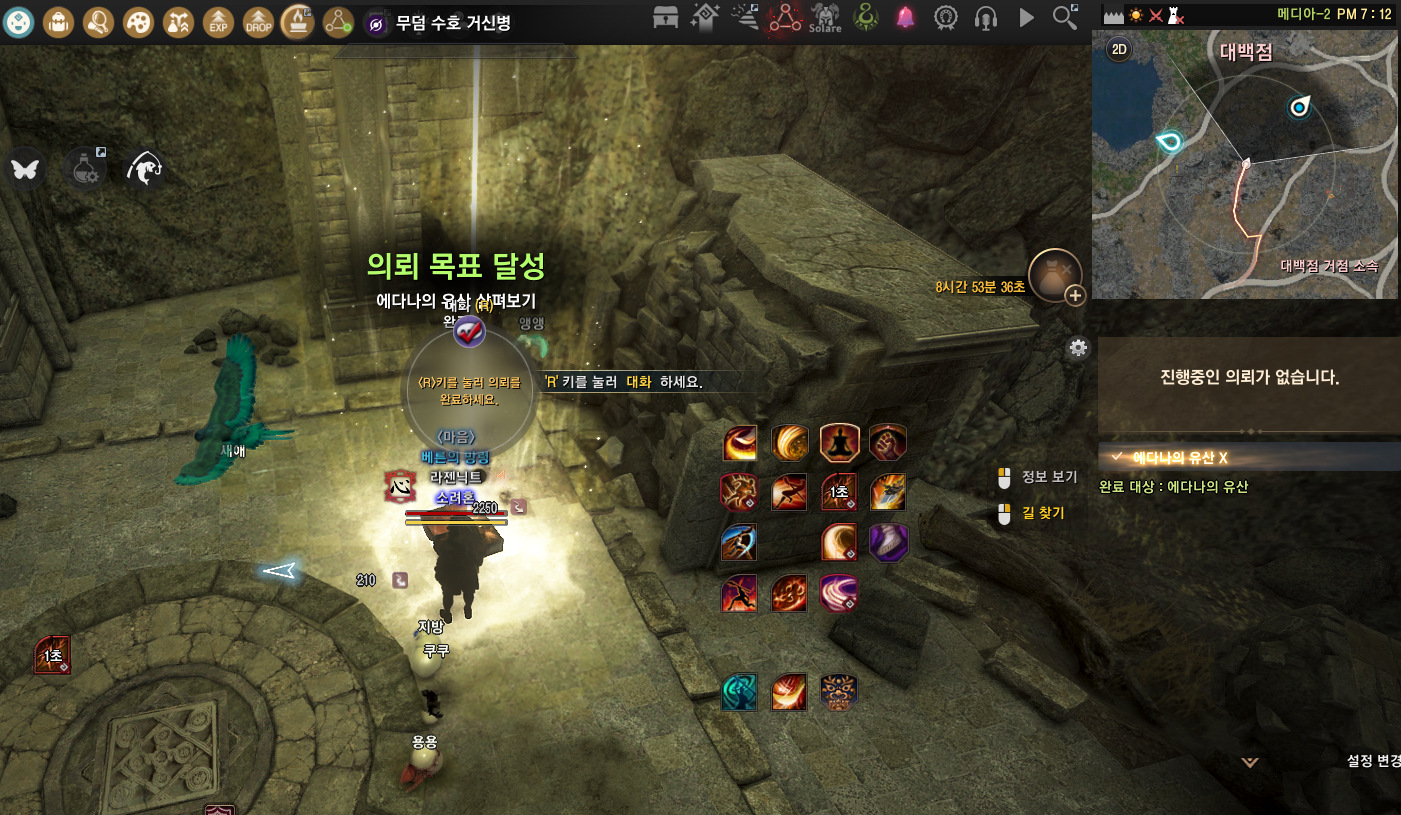This screenshot has width=1401, height=815.
Task: Click the play arrow icon in top bar
Action: 1026,17
